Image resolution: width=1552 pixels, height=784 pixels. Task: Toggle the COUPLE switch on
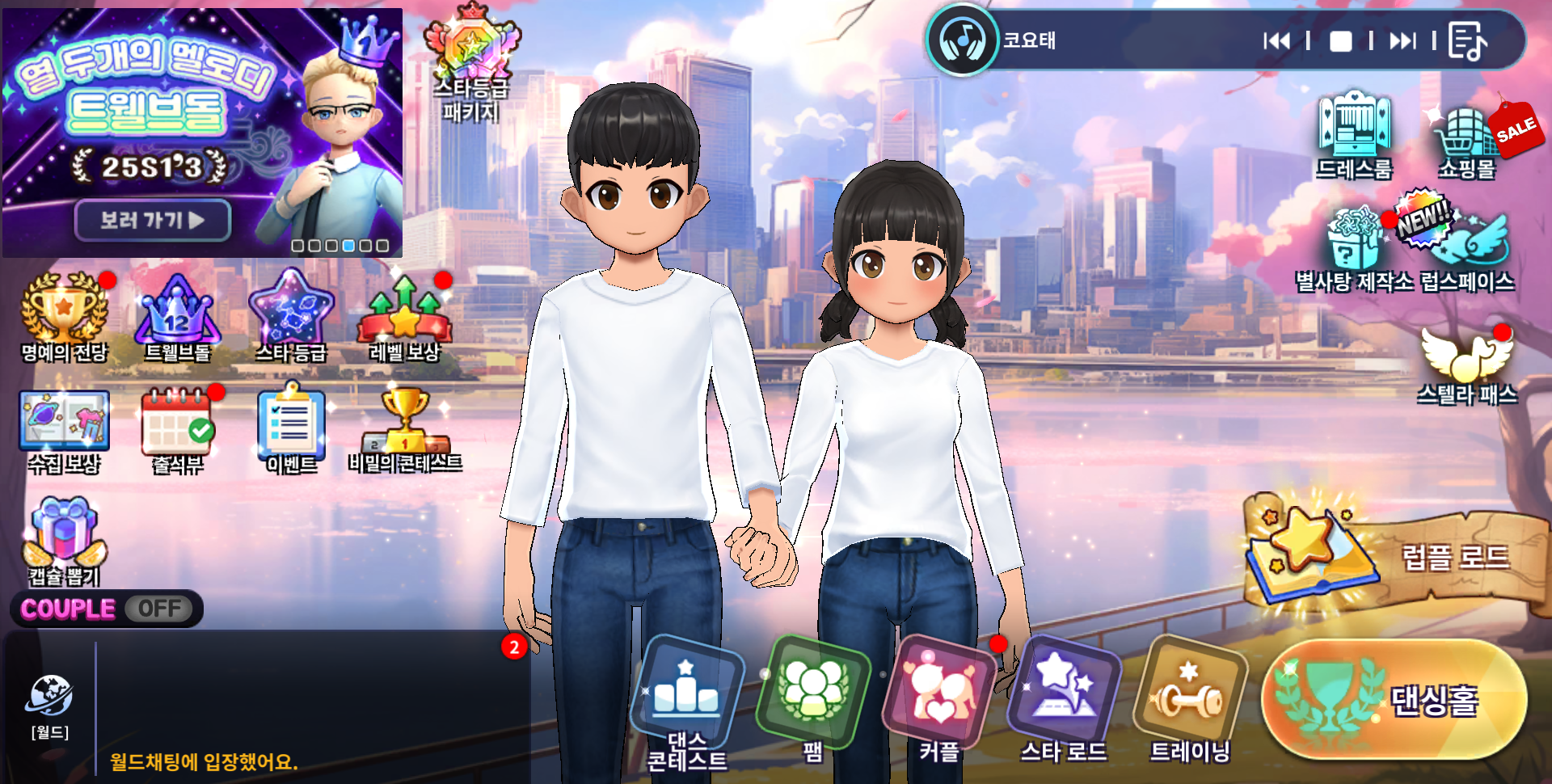click(159, 609)
